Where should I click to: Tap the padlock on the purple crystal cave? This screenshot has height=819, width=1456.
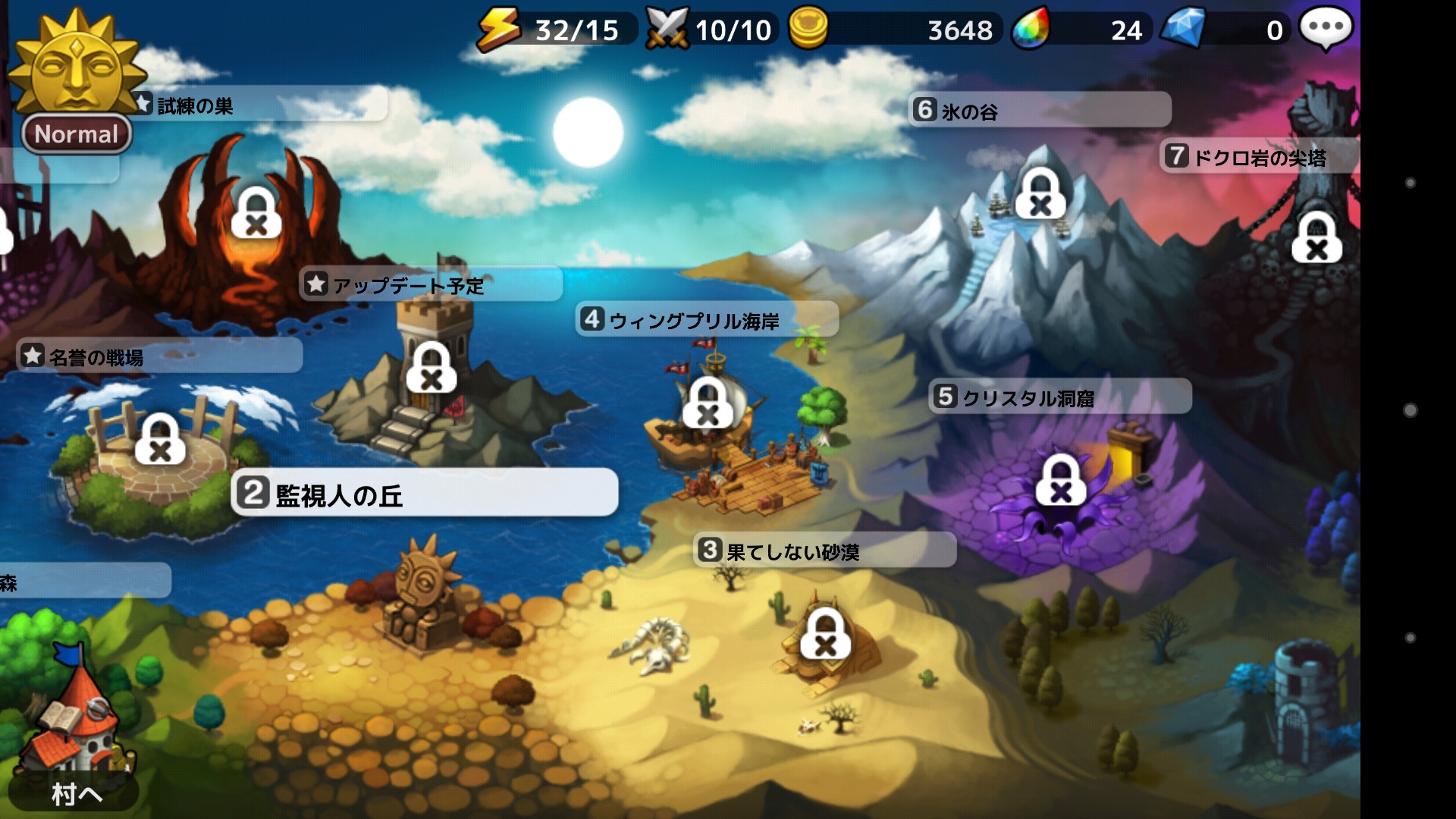coord(1061,481)
